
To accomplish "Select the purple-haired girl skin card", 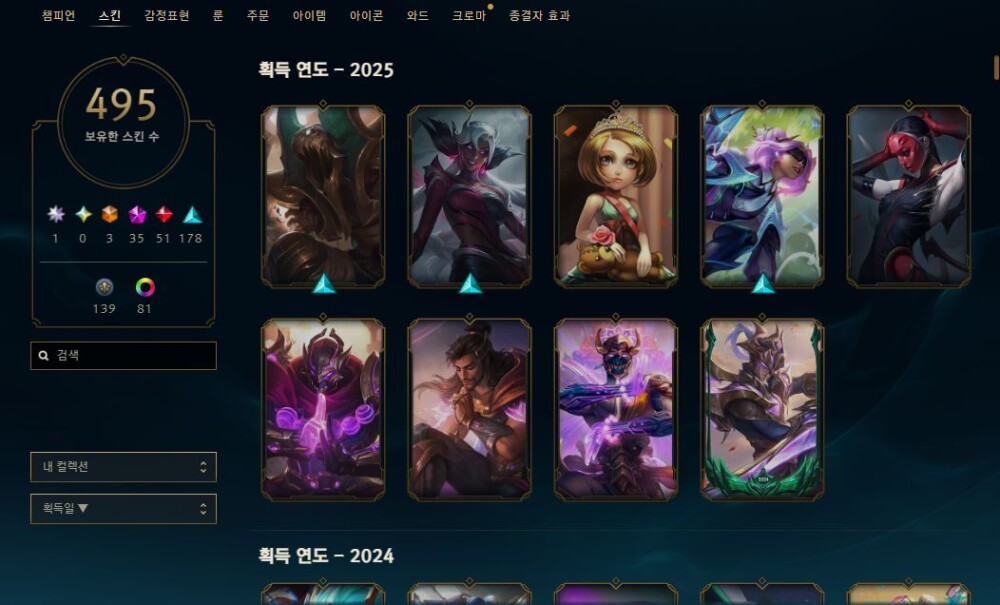I will point(762,196).
